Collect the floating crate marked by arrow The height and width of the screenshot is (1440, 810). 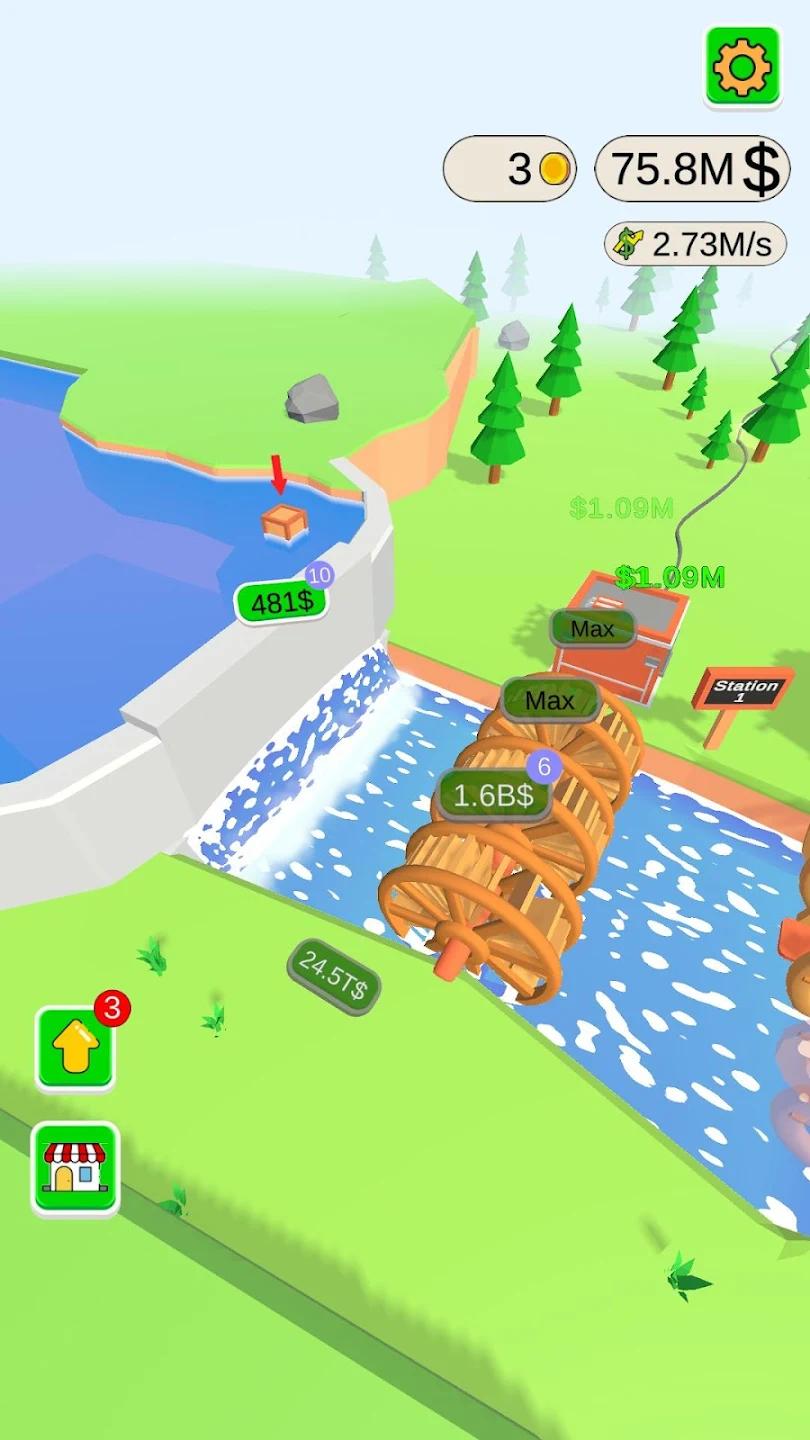[x=283, y=521]
